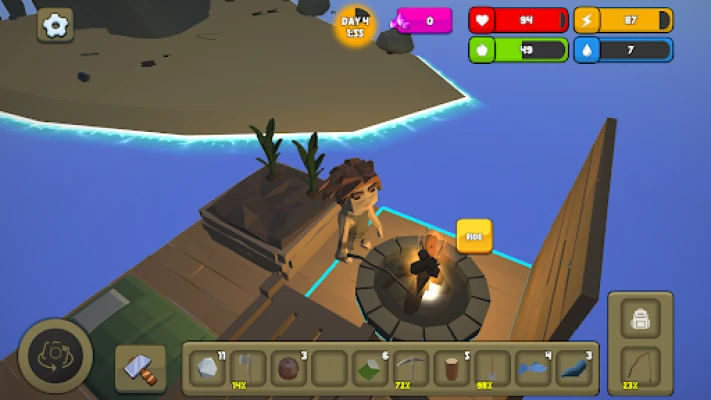Select the coconut hotbar slot
Image resolution: width=711 pixels, height=400 pixels.
click(289, 368)
